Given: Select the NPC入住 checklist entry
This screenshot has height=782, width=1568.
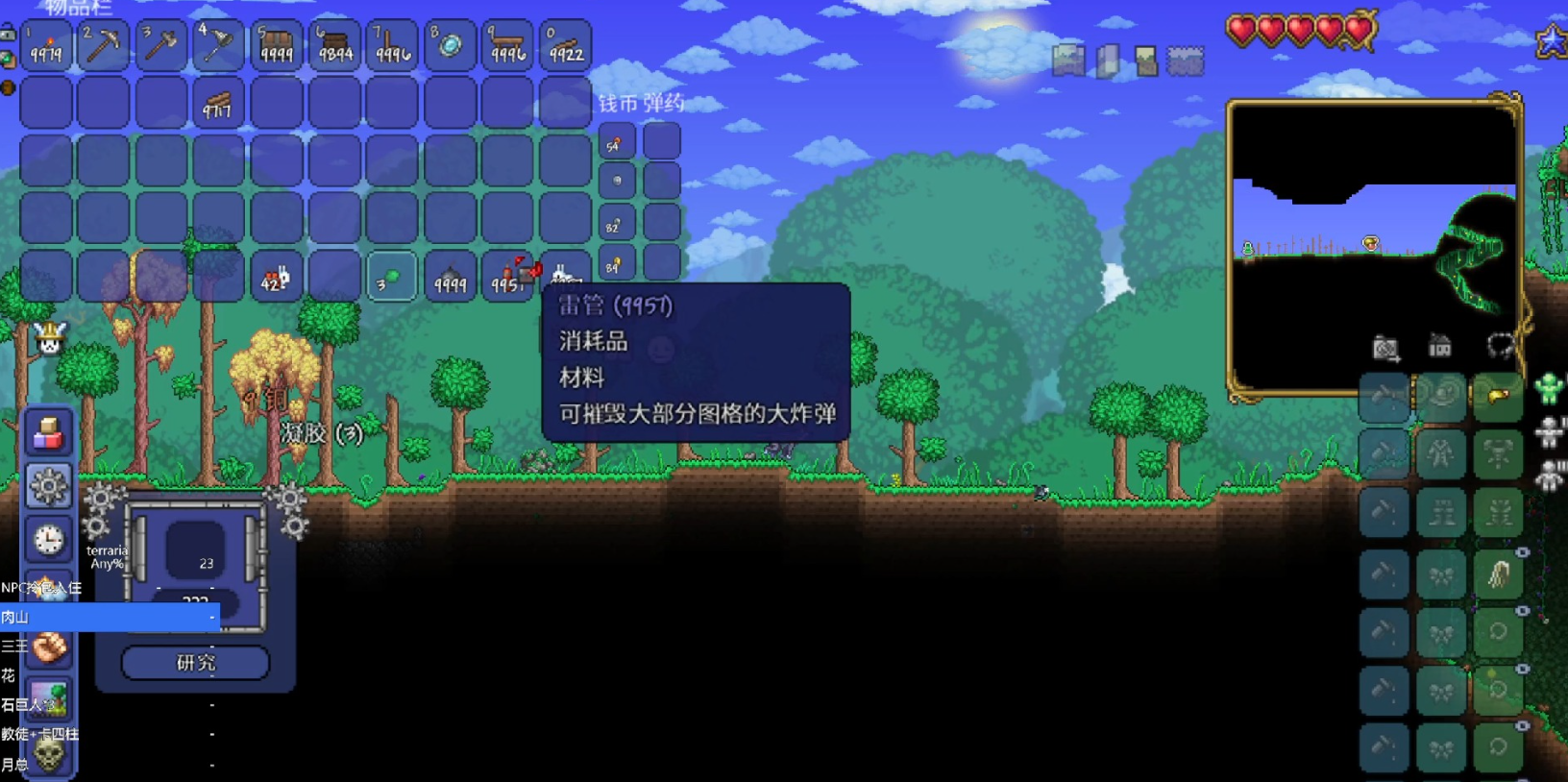Looking at the screenshot, I should 38,586.
